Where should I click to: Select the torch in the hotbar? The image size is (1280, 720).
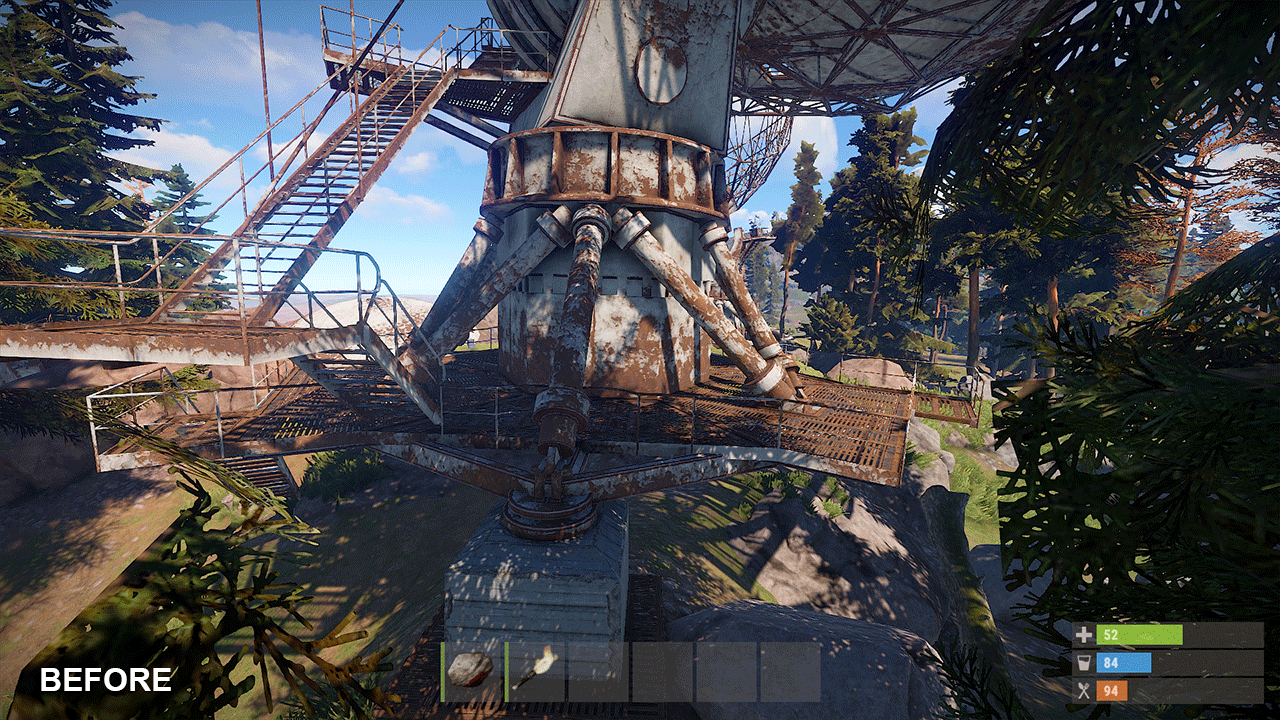point(533,668)
